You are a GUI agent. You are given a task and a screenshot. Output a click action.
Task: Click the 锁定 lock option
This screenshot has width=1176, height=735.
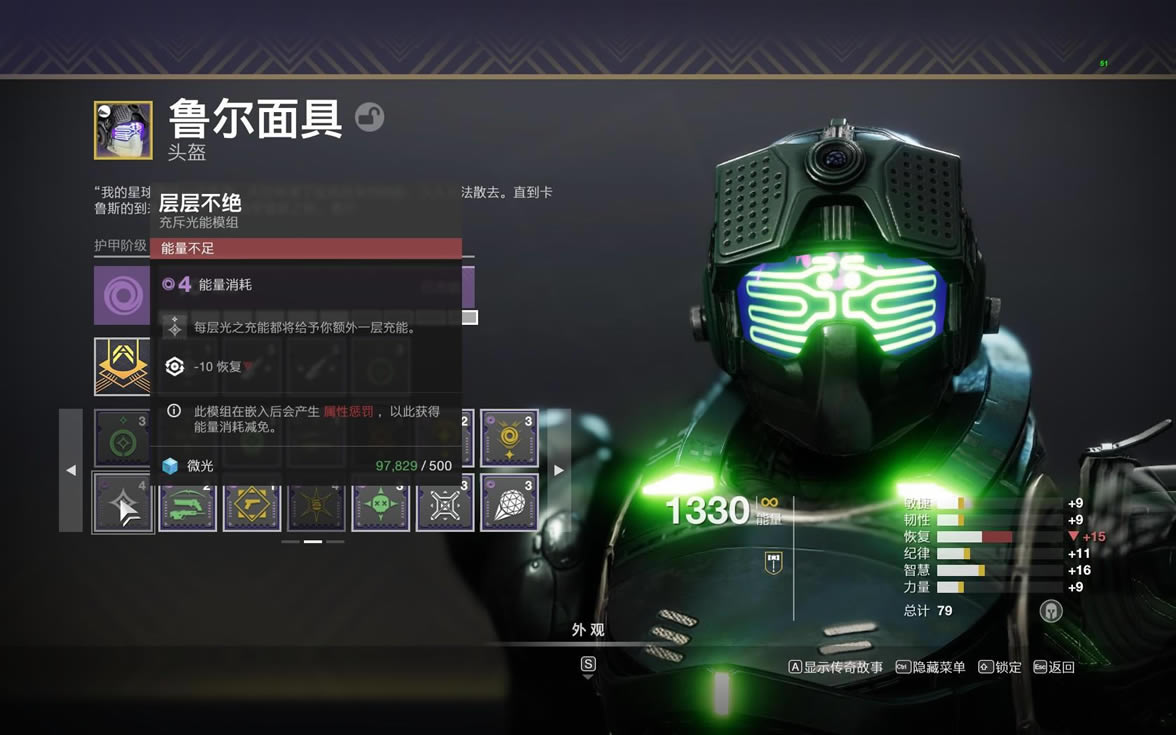point(1000,667)
